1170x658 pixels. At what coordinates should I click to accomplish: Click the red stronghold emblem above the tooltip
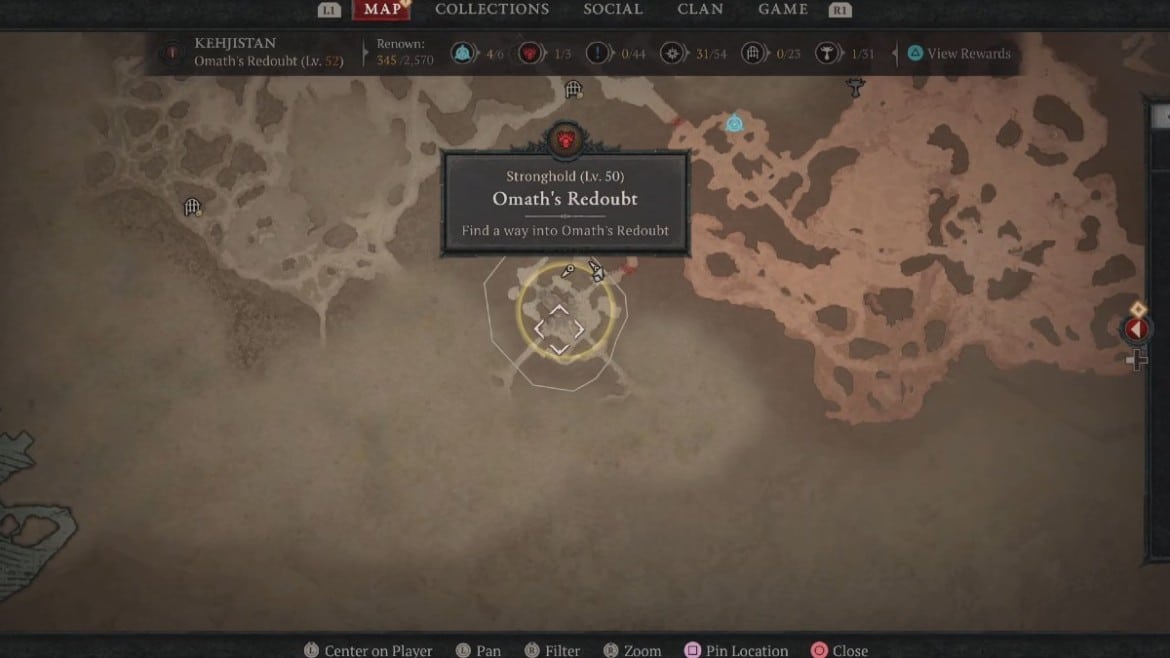coord(565,140)
